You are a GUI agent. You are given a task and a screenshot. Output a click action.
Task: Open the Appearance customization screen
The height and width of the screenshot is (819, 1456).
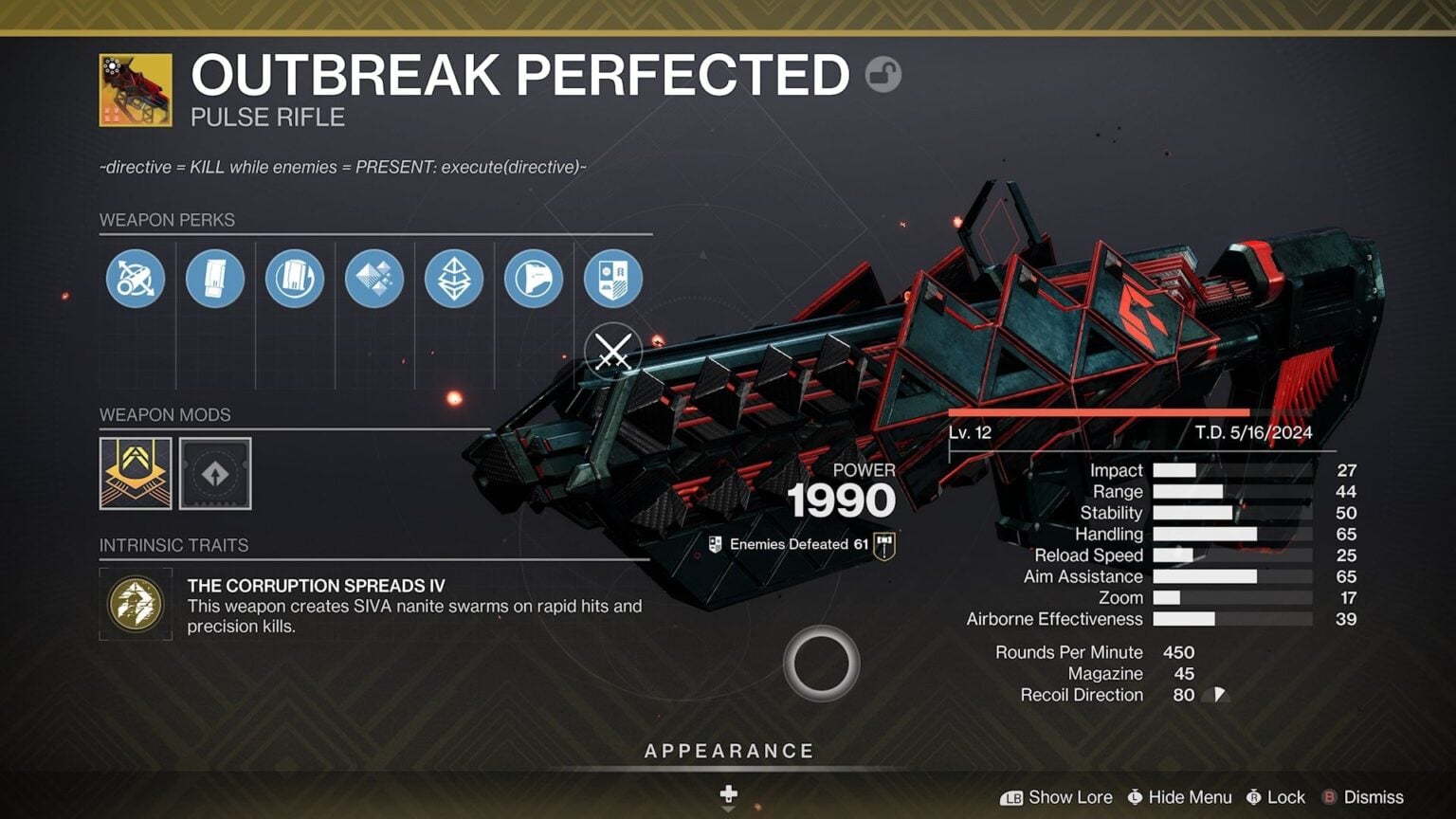click(728, 750)
